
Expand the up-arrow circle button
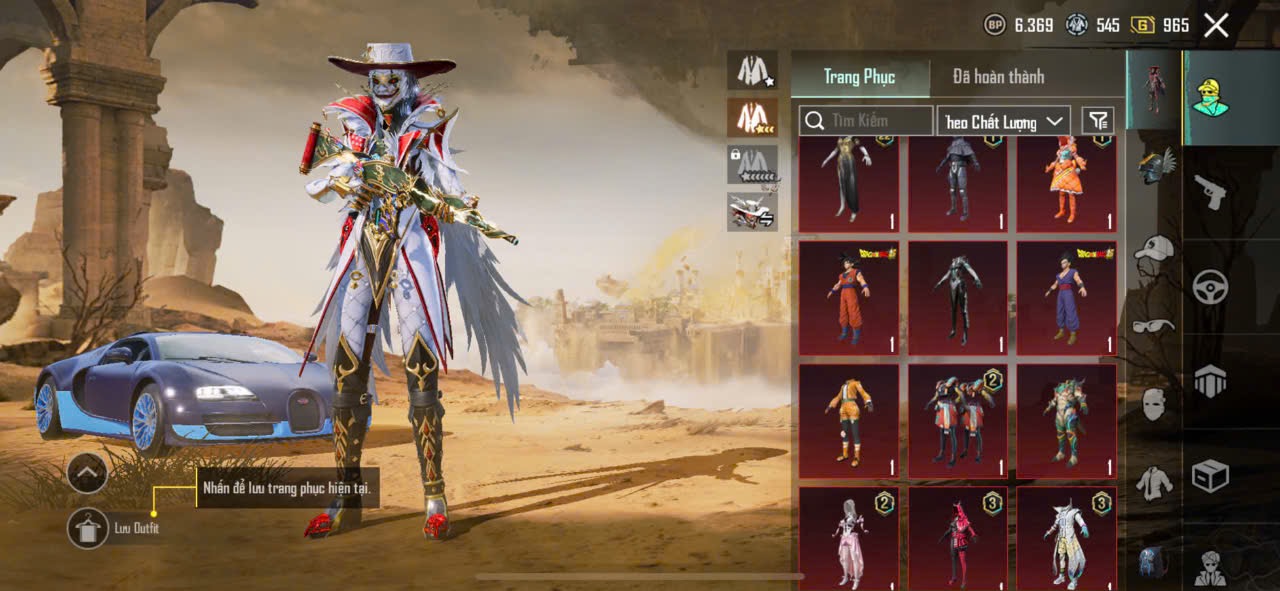point(88,472)
